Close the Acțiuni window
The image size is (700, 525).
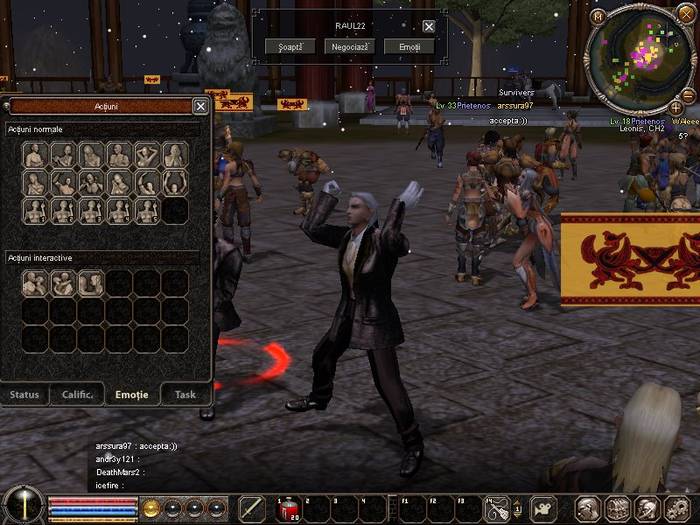tap(200, 106)
